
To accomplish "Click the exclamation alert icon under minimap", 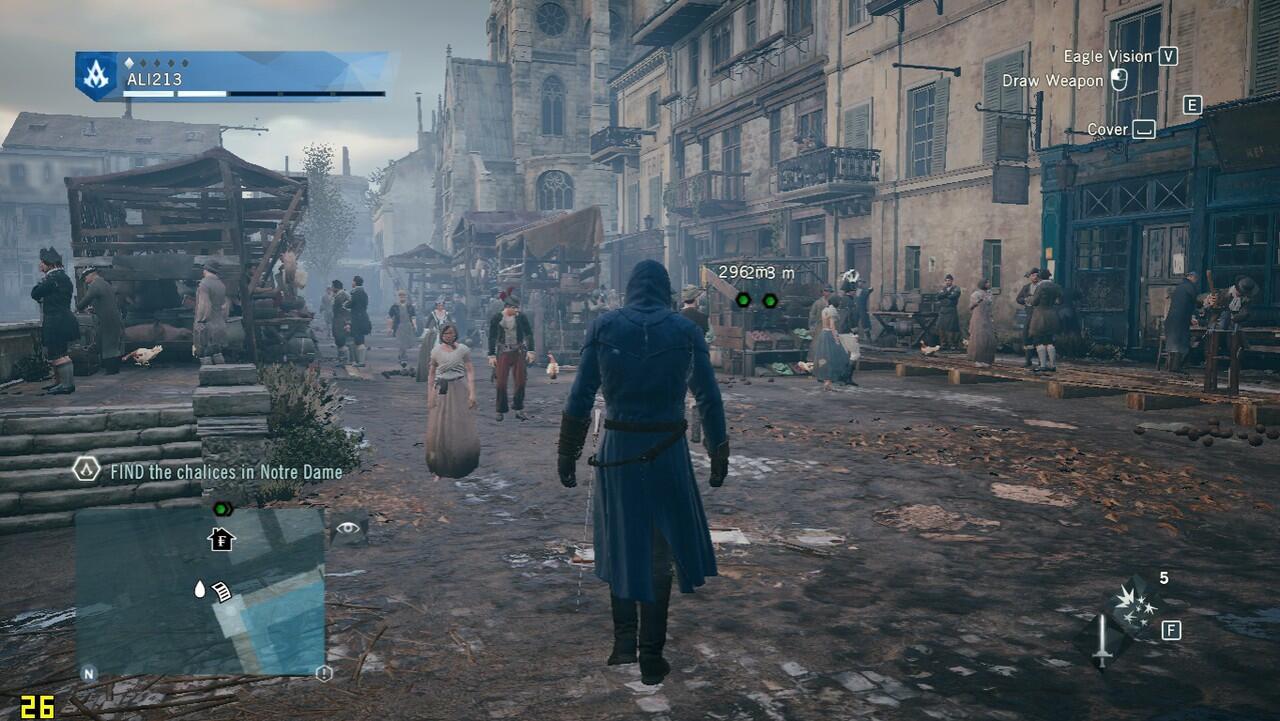I will pos(323,674).
